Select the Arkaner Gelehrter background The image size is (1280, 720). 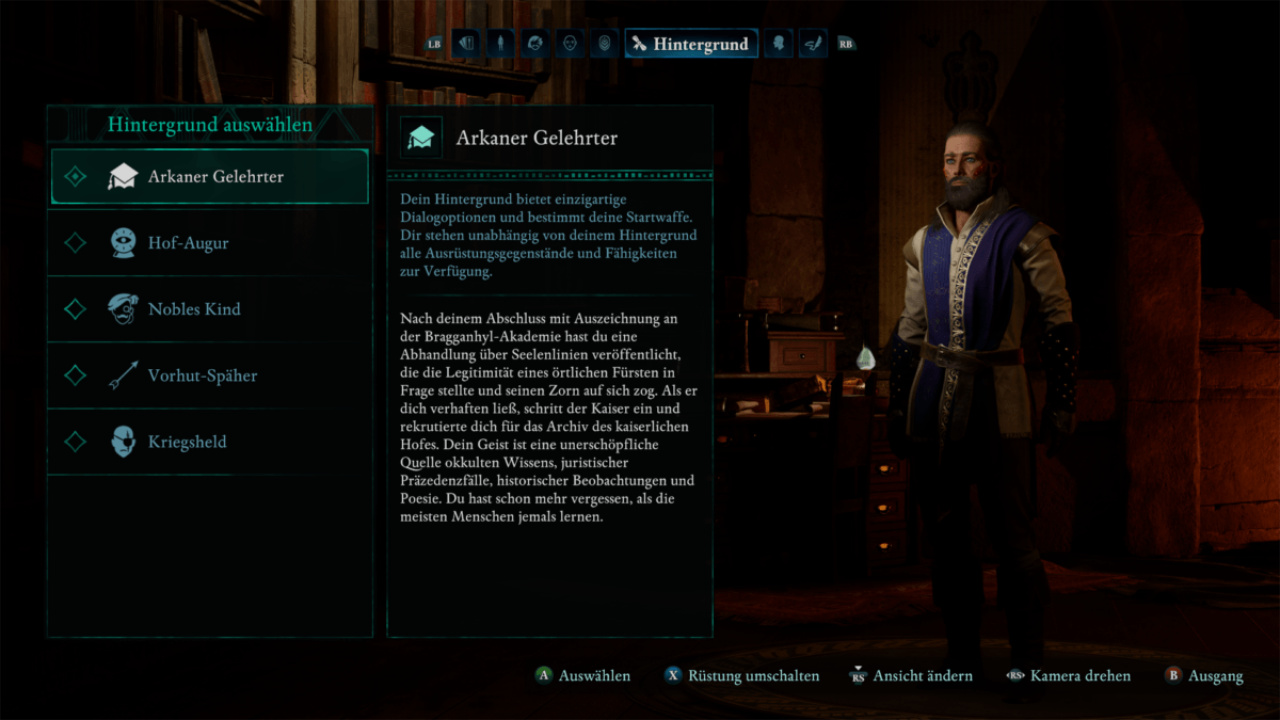[x=210, y=177]
